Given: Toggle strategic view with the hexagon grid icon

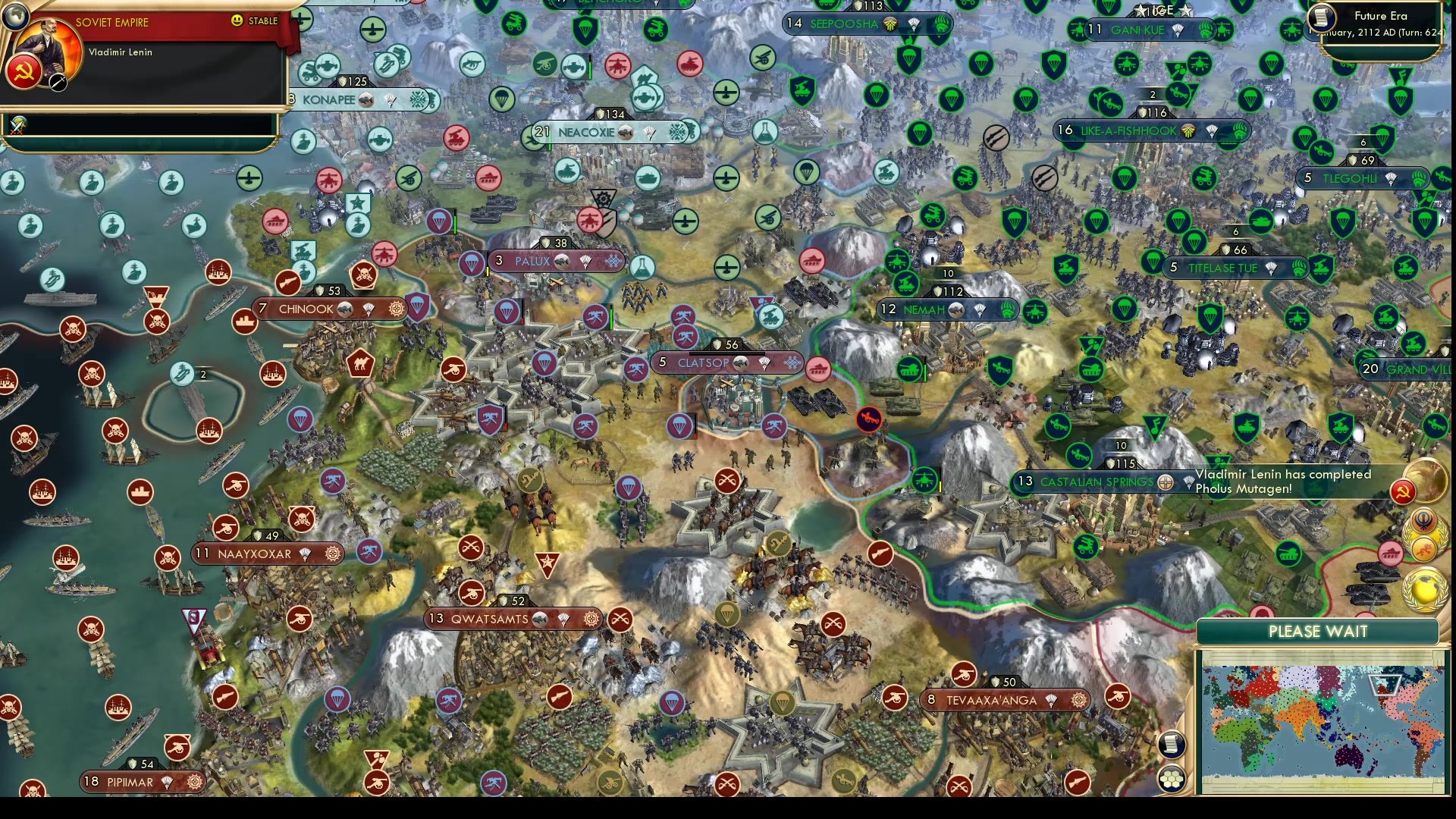Looking at the screenshot, I should point(1172,779).
